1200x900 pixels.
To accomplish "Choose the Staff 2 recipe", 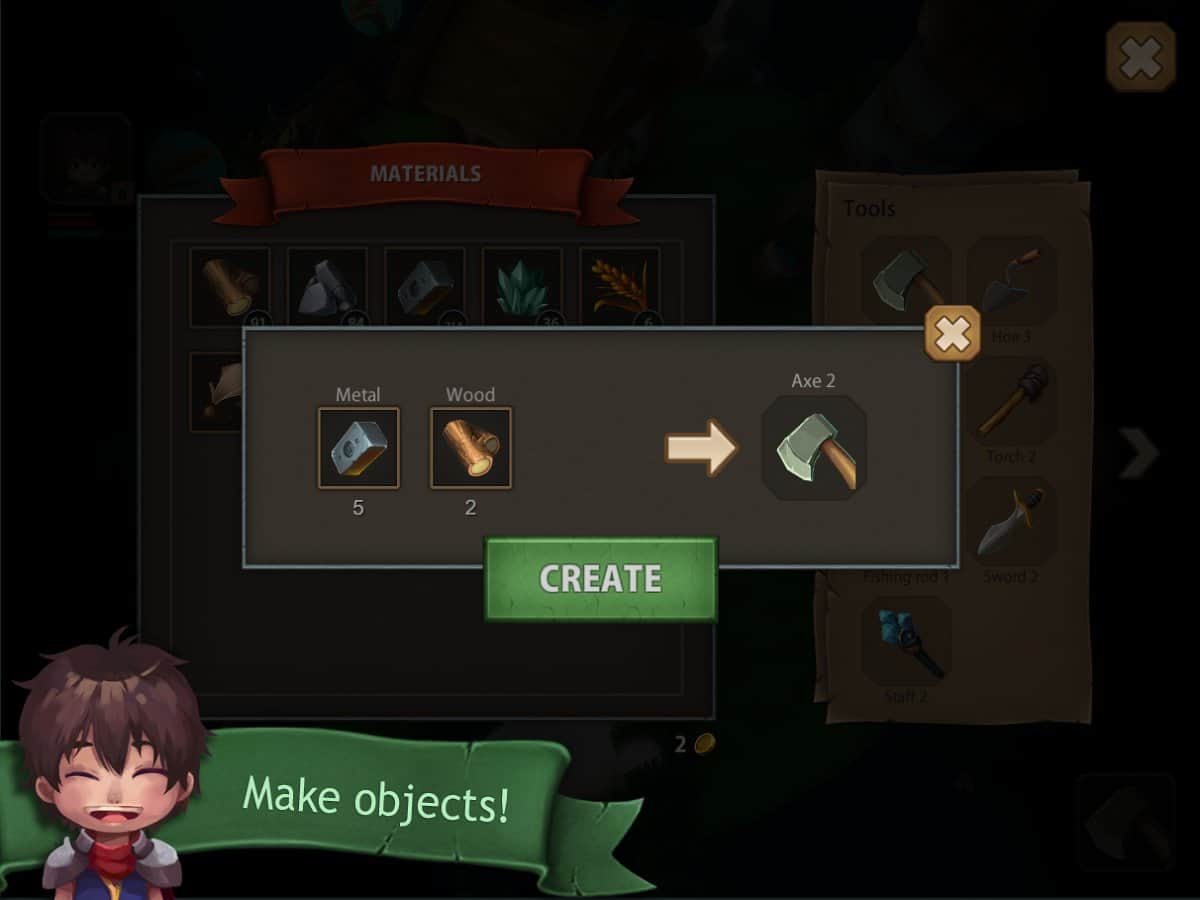I will click(906, 642).
